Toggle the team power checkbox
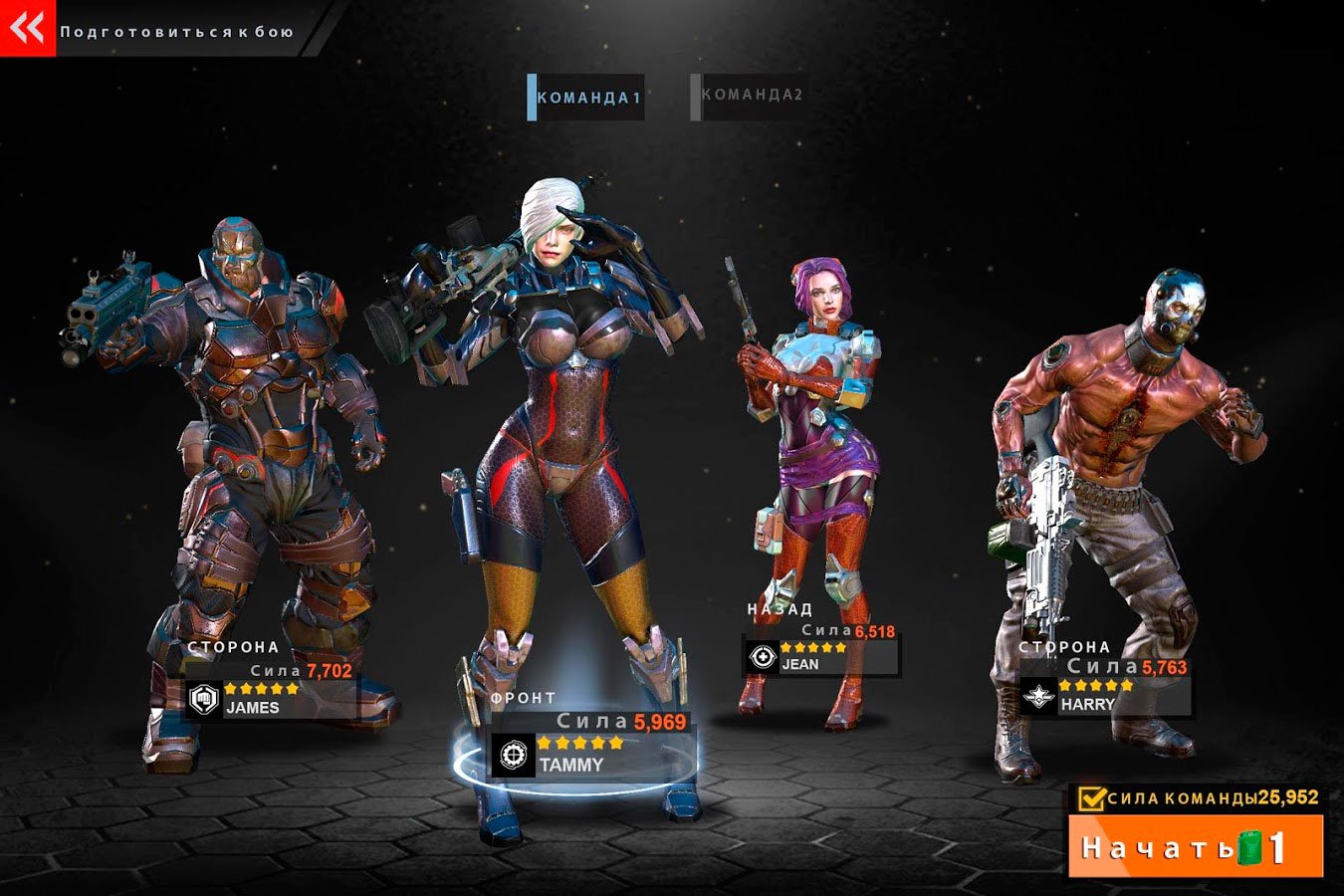 (x=1092, y=797)
